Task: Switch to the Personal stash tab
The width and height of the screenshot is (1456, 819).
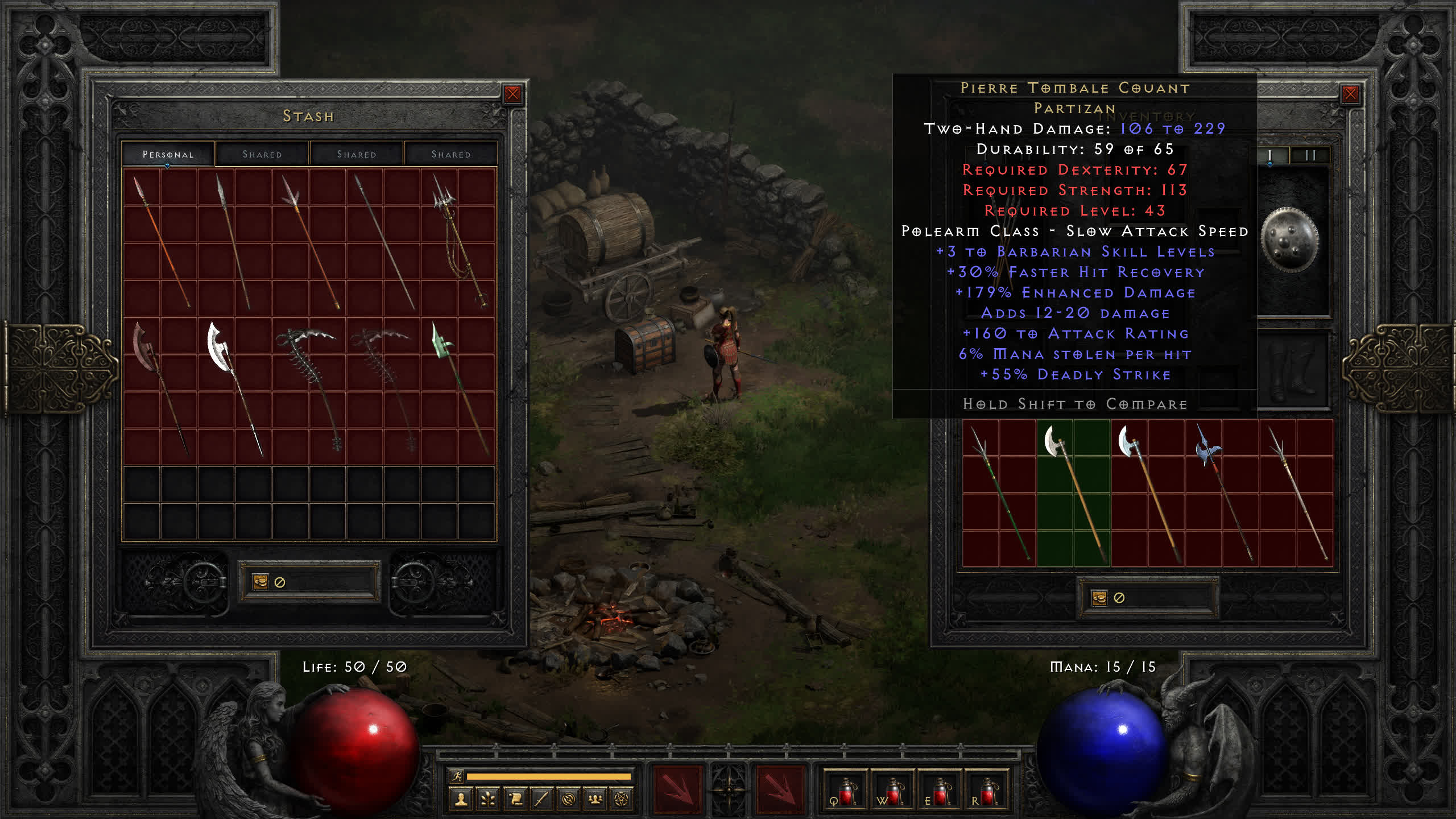Action: pyautogui.click(x=168, y=154)
